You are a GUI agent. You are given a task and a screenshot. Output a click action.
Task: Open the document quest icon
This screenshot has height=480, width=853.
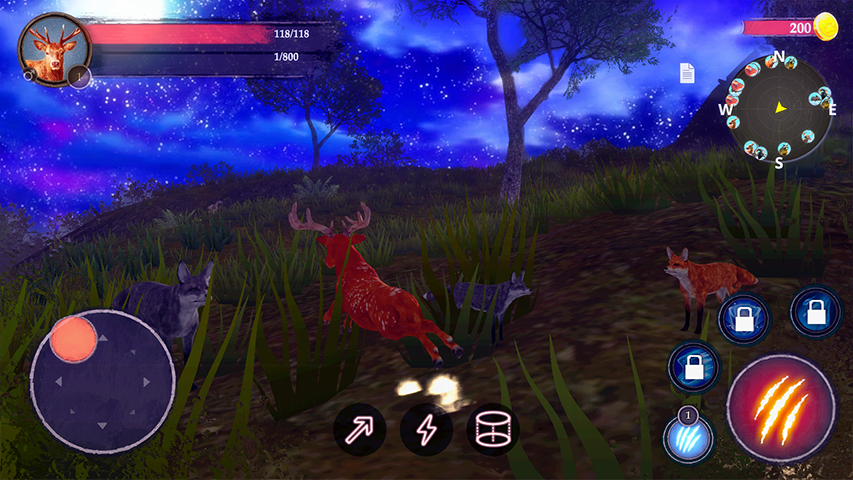point(687,73)
